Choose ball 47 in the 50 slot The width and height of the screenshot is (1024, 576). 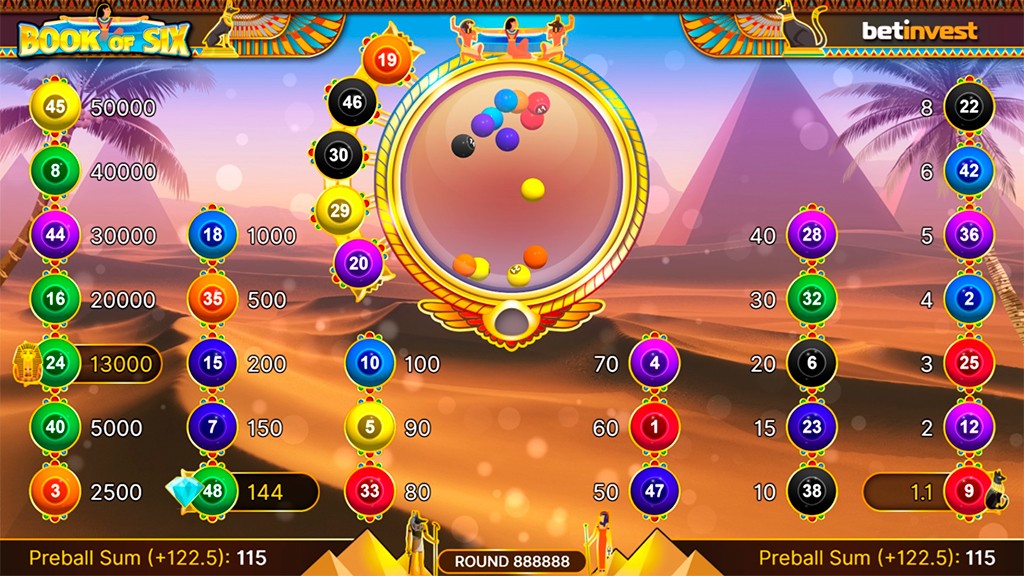pos(655,492)
